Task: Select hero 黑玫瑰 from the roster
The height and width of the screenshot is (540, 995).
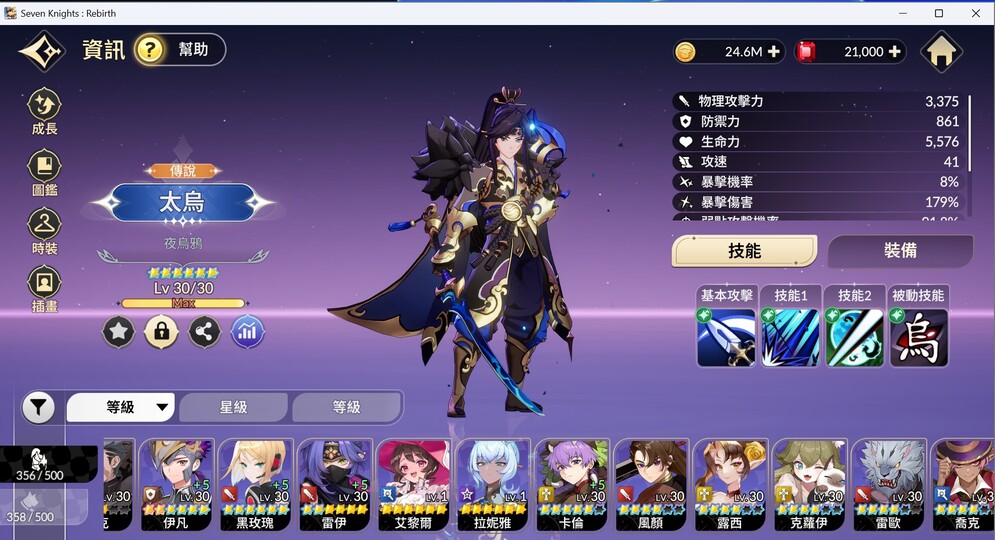Action: click(x=255, y=484)
